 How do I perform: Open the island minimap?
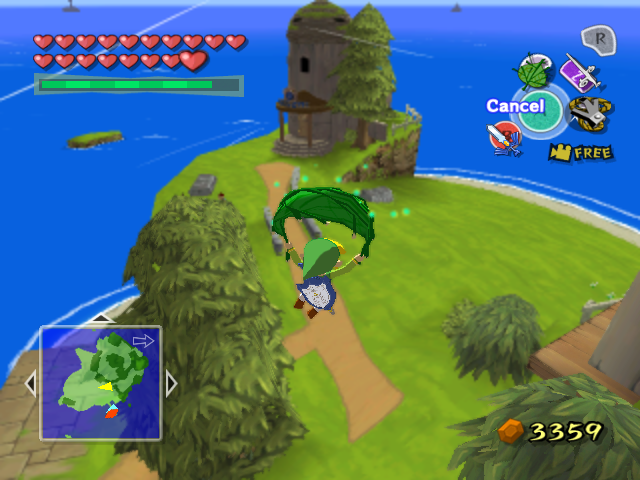100,383
